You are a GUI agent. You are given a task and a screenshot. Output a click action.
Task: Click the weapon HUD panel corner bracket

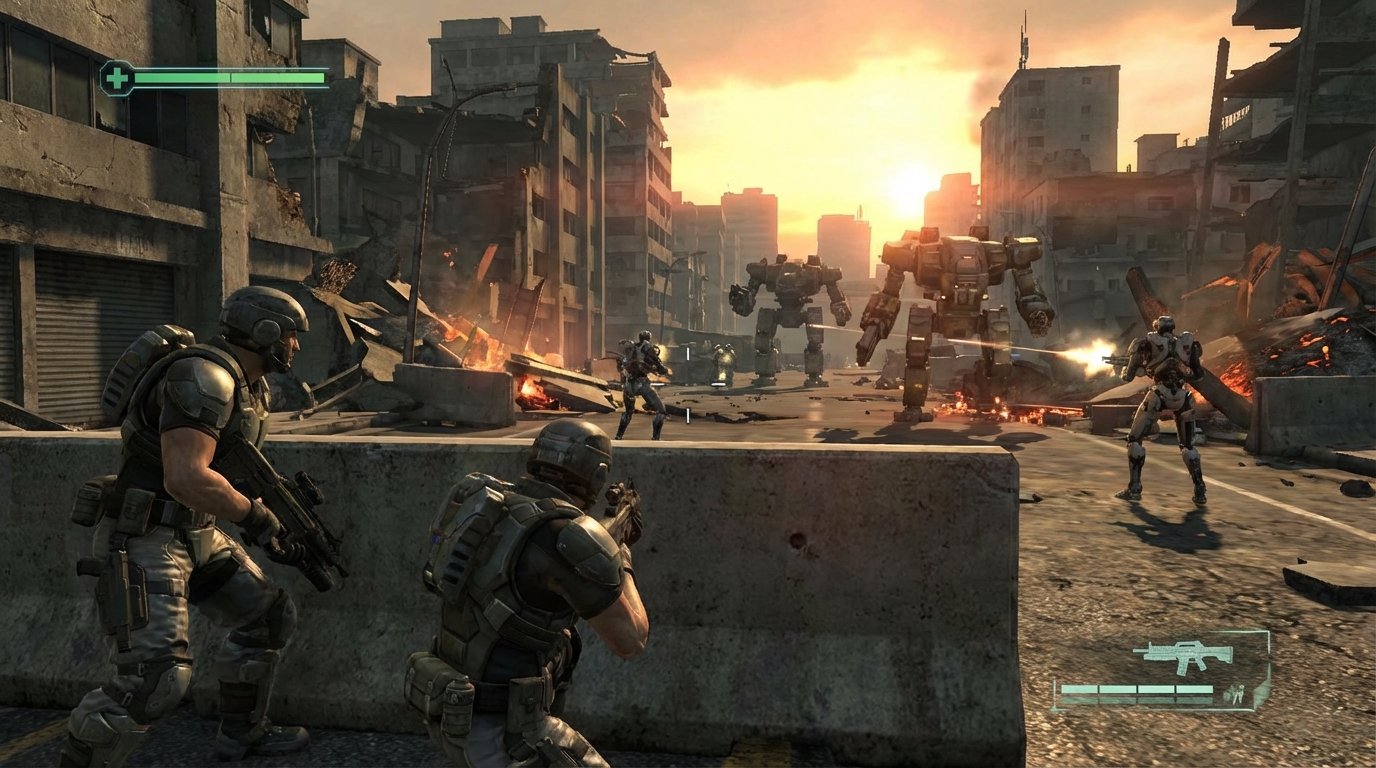pos(1268,630)
